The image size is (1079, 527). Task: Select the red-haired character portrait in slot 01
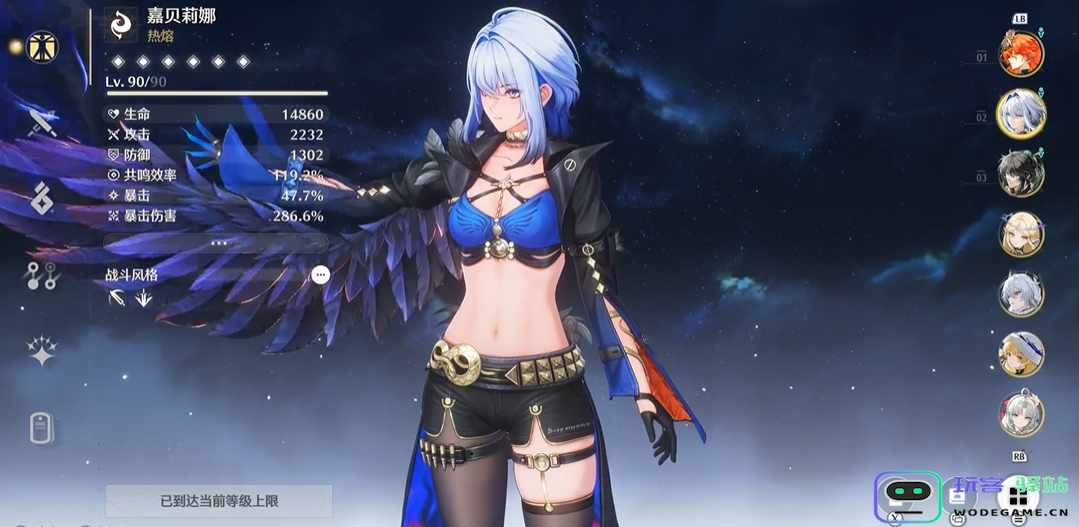pyautogui.click(x=1021, y=53)
